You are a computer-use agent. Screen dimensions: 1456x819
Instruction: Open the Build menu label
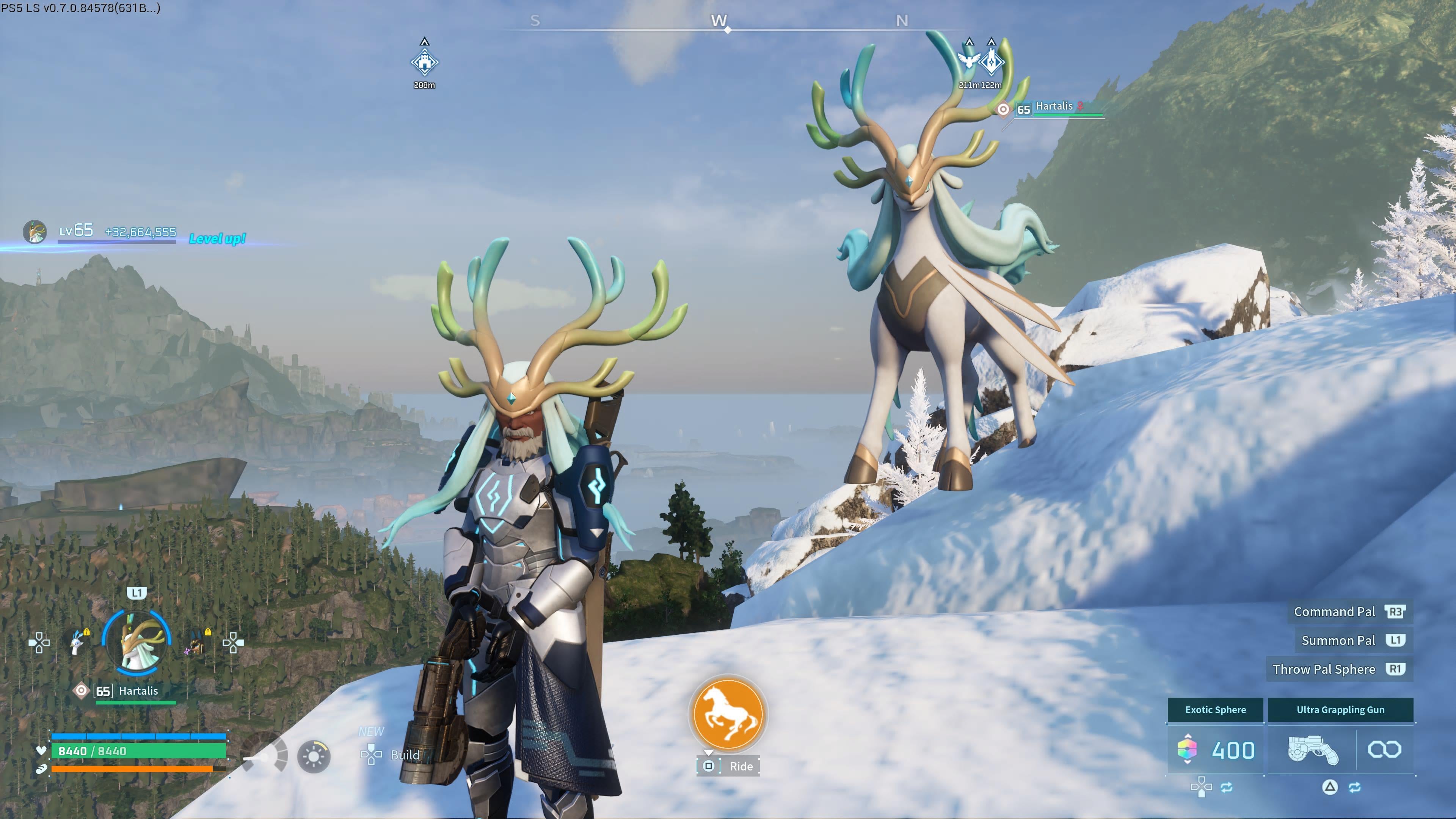point(405,755)
